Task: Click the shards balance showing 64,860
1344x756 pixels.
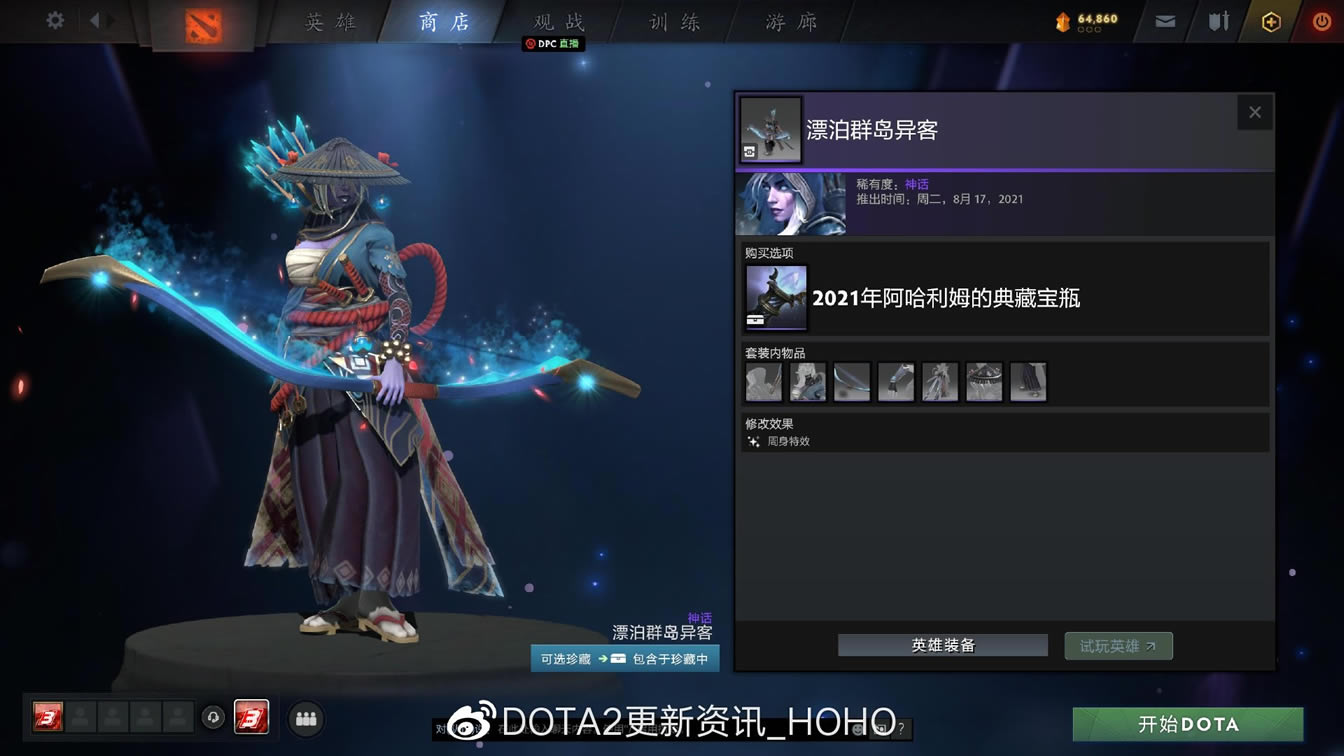Action: click(1085, 17)
